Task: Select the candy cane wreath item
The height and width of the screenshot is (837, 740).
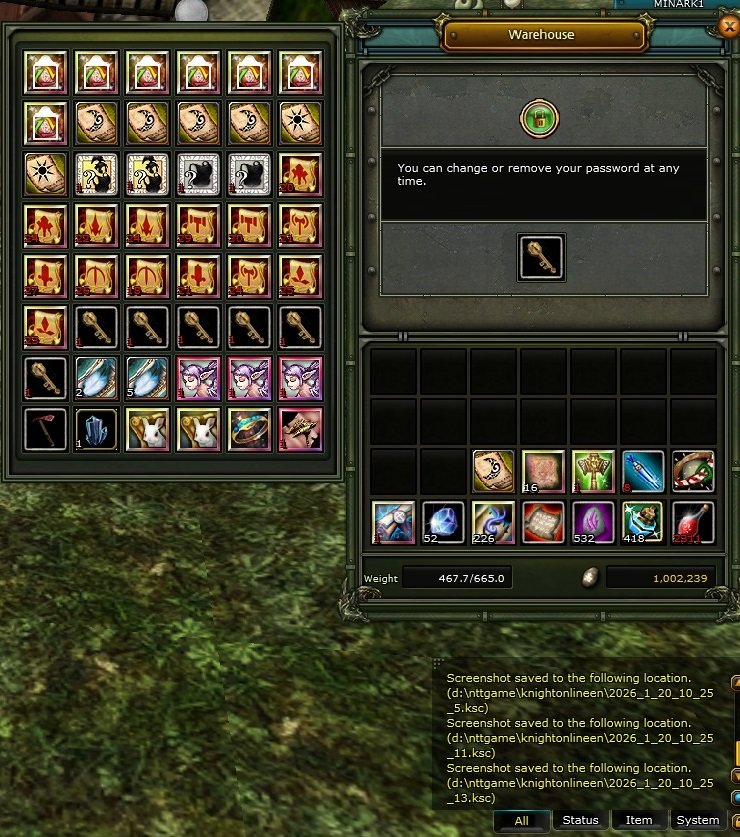Action: [693, 472]
